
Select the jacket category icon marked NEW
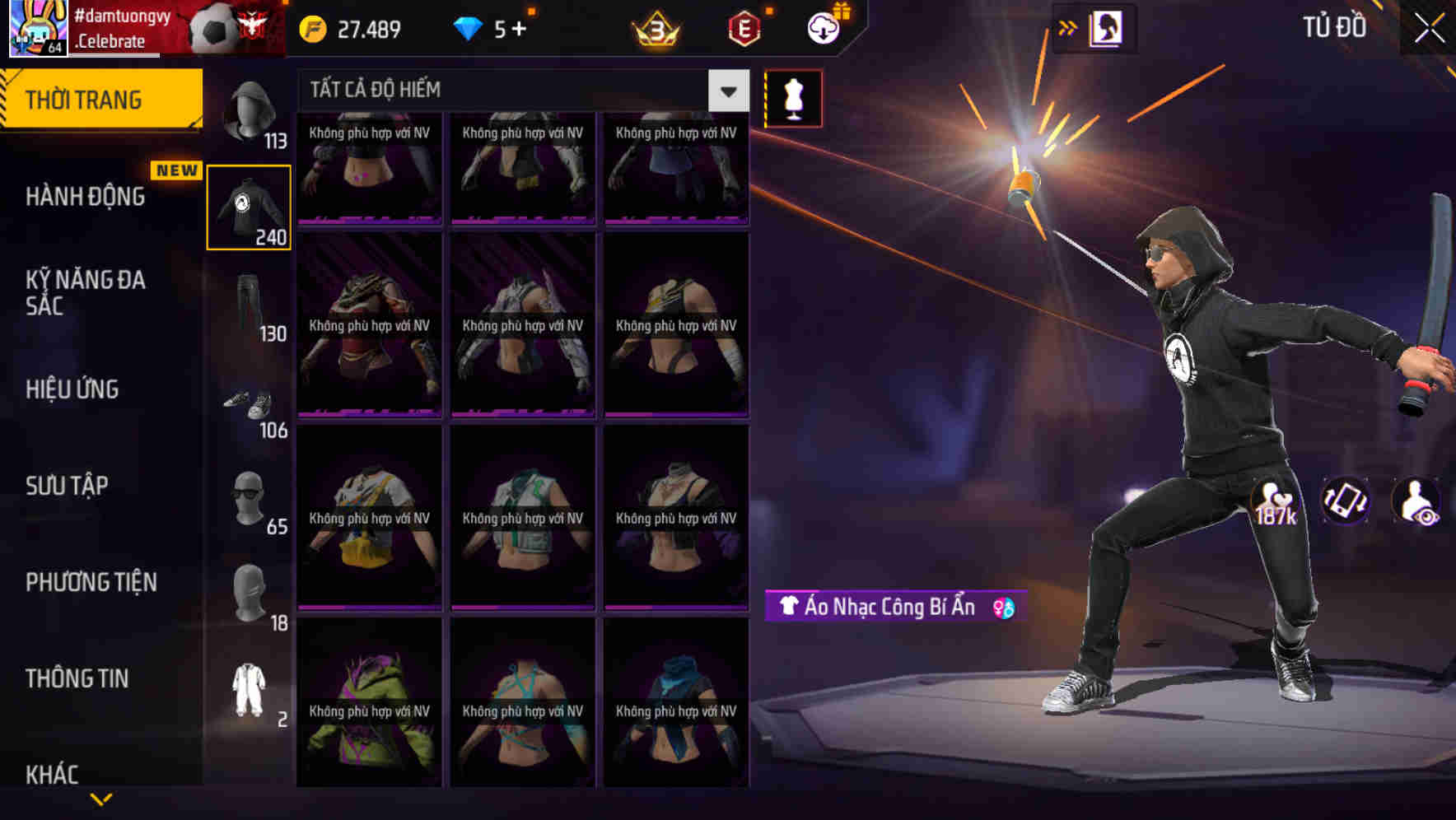[249, 206]
